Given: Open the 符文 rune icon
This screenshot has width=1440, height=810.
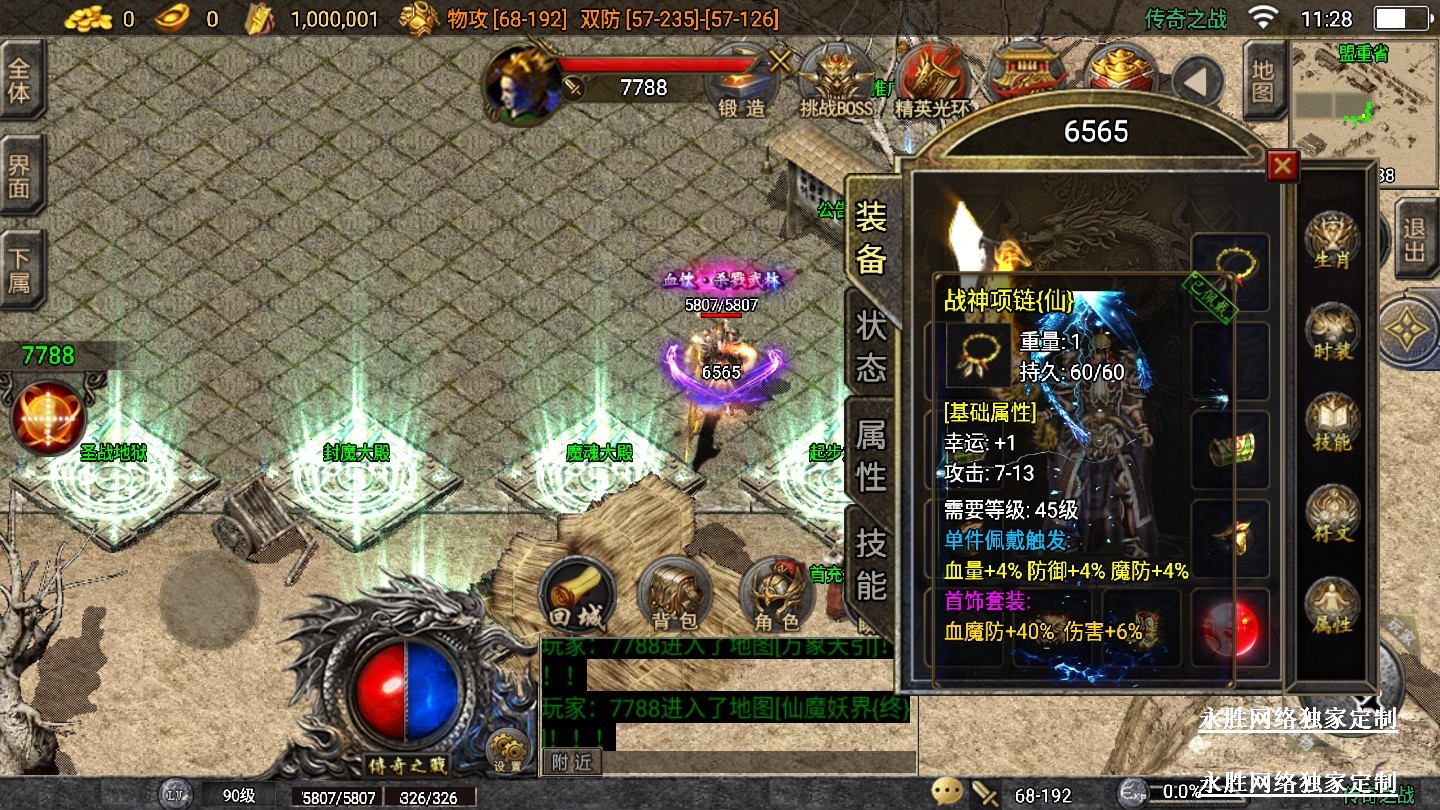Looking at the screenshot, I should coord(1332,514).
